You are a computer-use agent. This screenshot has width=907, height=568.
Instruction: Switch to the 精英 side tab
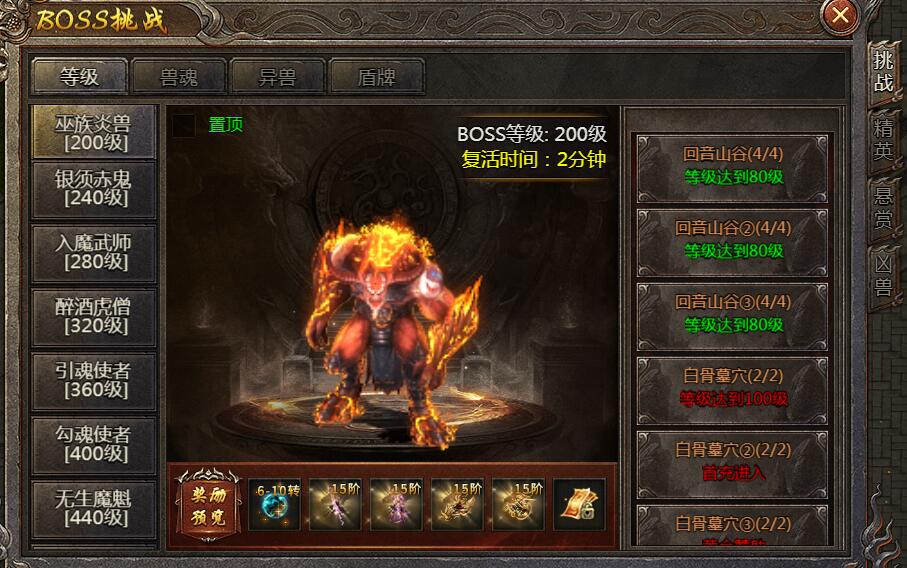coord(884,140)
